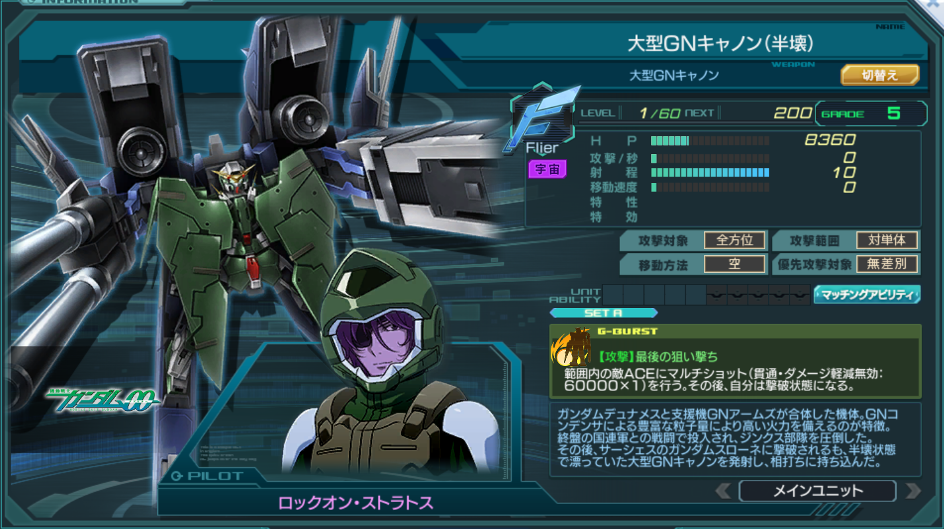Click the メインユニット button
This screenshot has width=944, height=529.
point(817,491)
